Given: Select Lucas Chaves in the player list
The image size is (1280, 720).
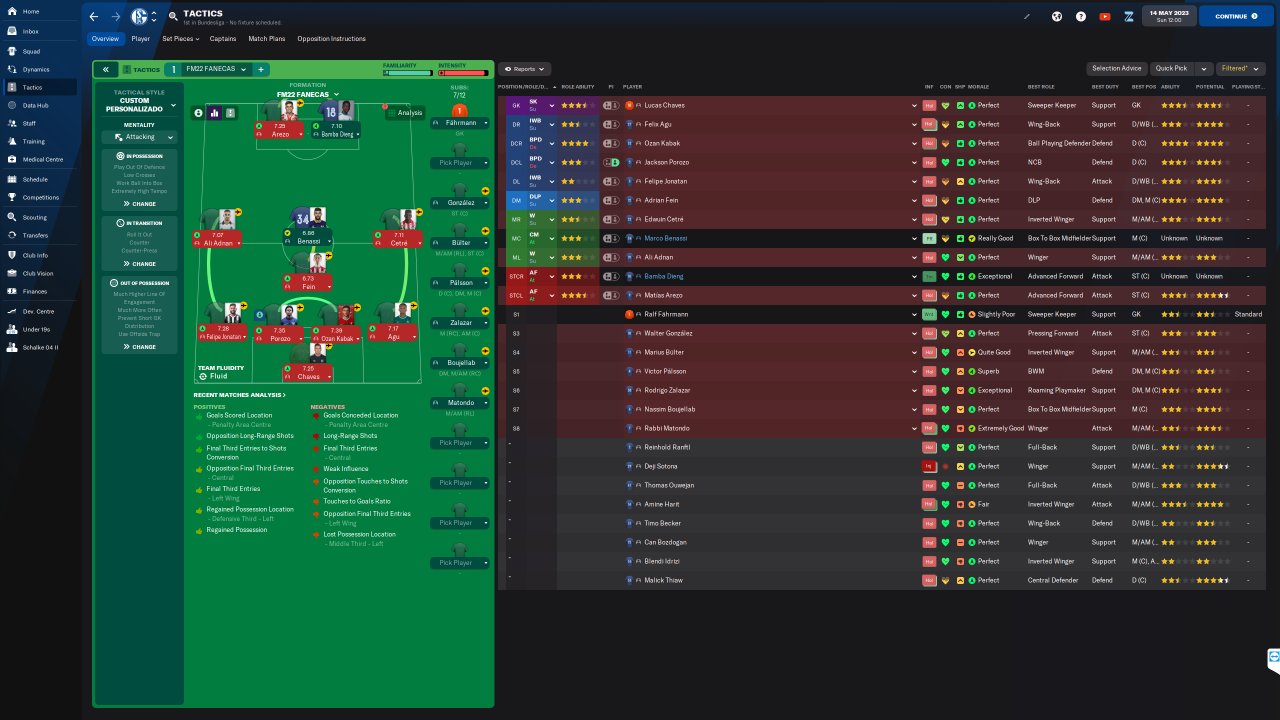Looking at the screenshot, I should (665, 105).
